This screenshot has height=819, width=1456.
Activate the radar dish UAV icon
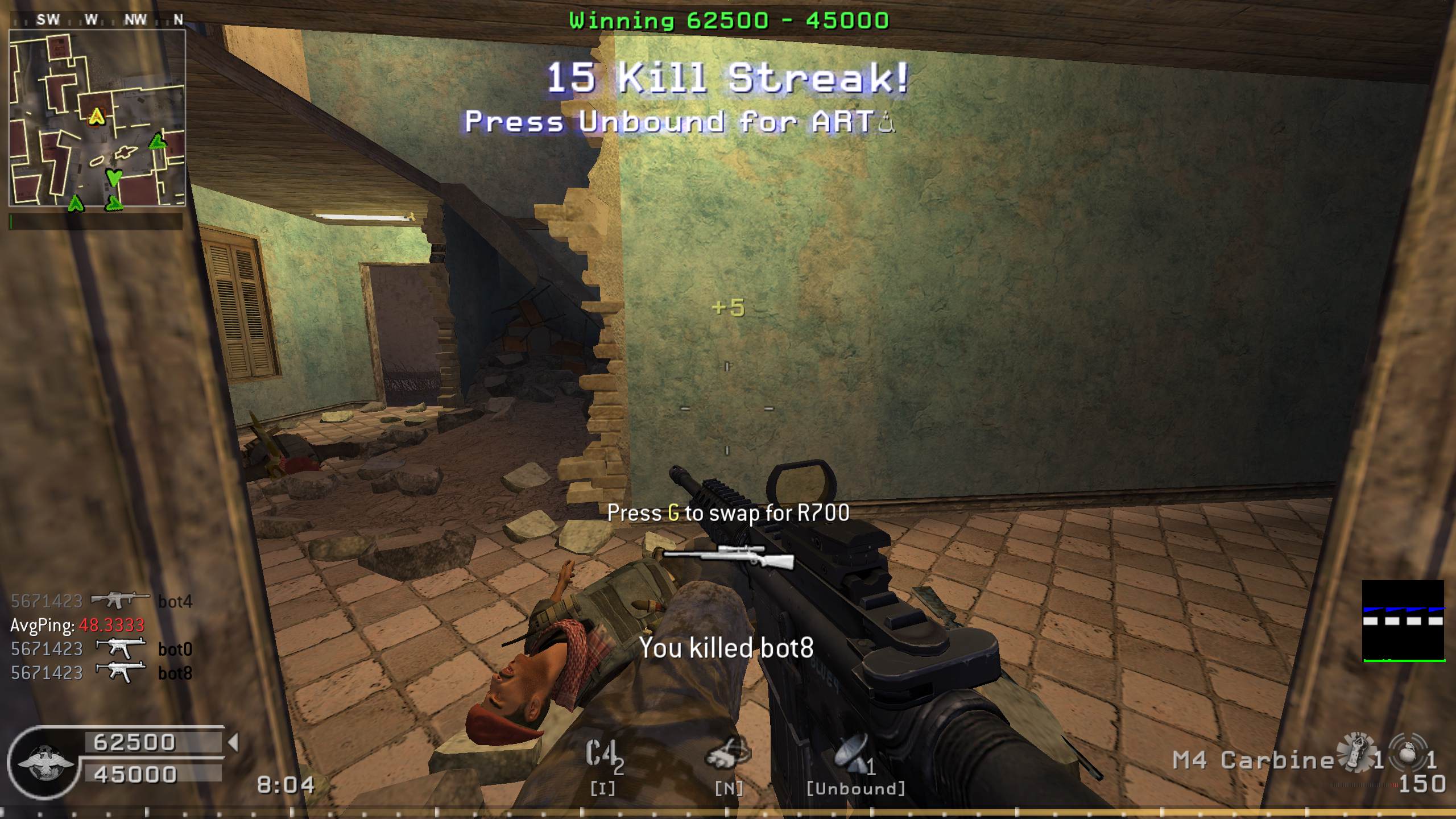click(x=852, y=754)
